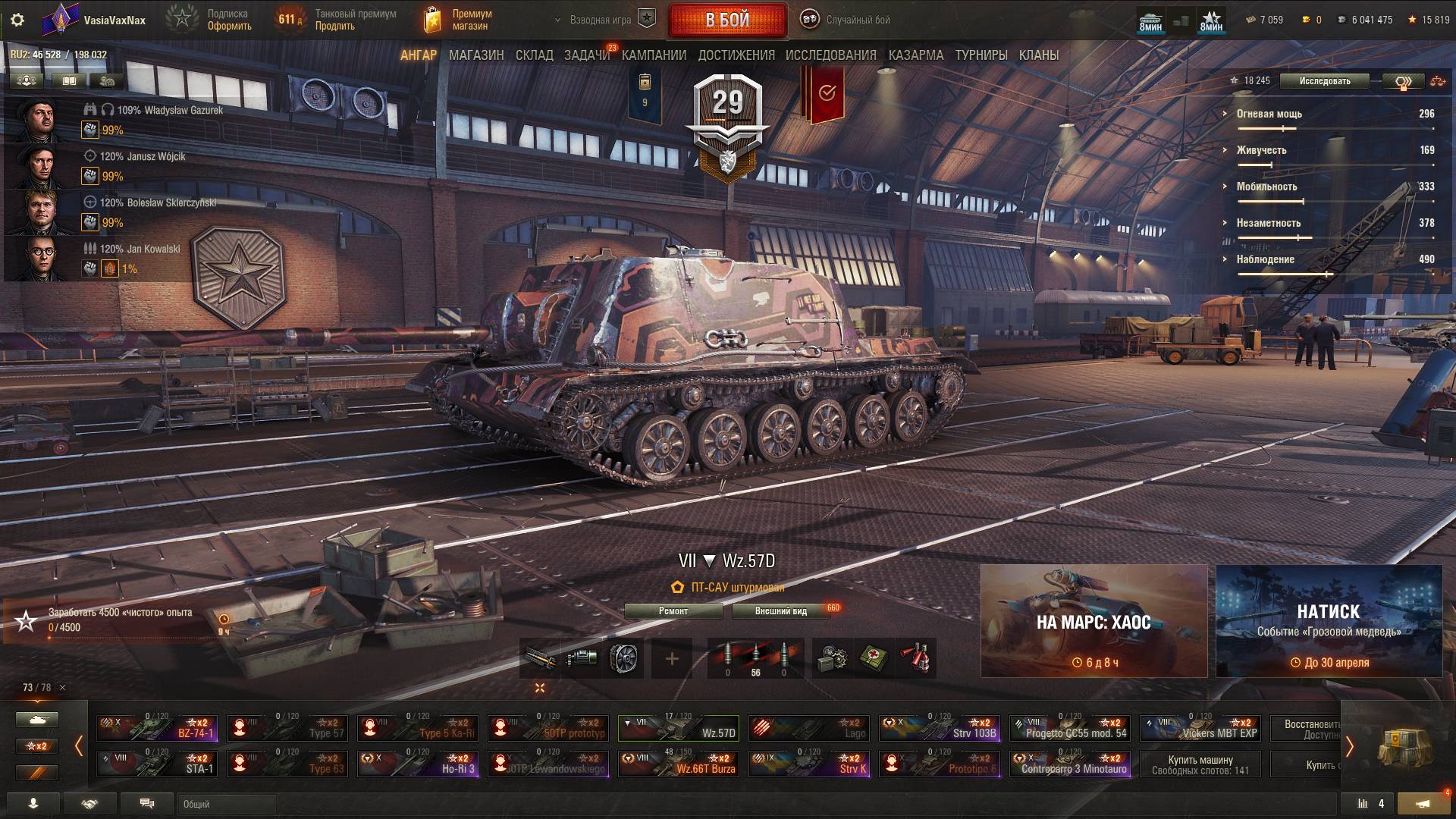The image size is (1456, 819).
Task: Open the НА МАРС: ХАОС event banner
Action: click(1094, 621)
